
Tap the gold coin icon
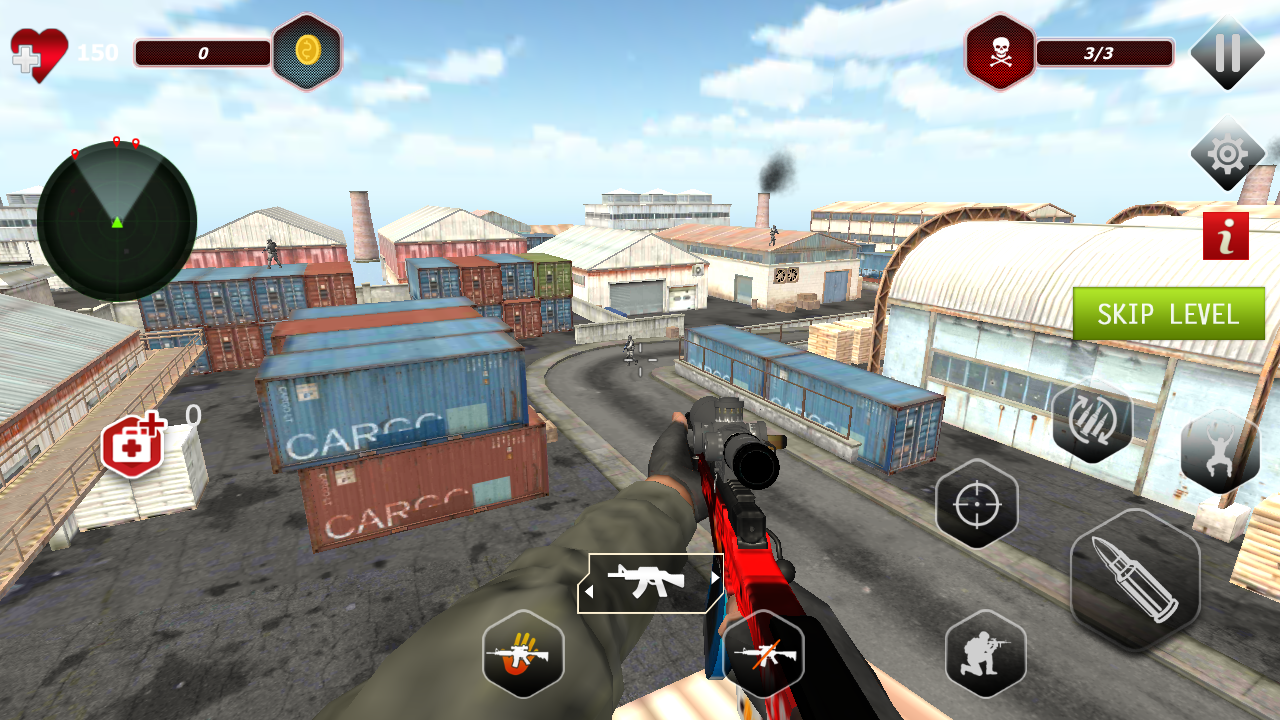tap(307, 52)
